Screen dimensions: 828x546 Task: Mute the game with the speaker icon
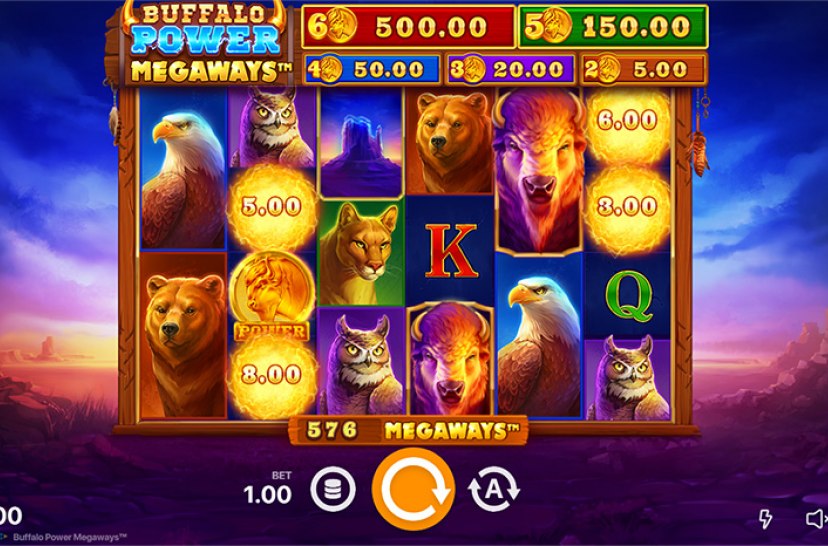coord(816,518)
